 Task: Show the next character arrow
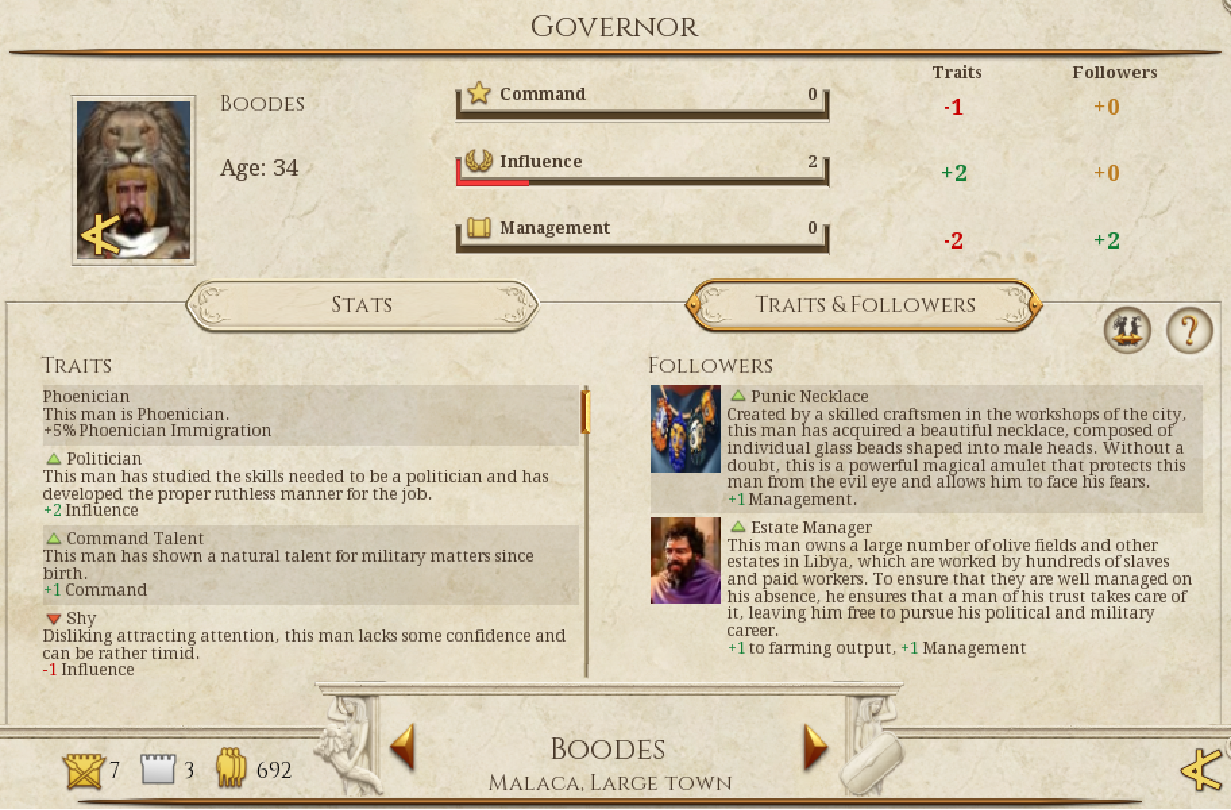pos(816,747)
